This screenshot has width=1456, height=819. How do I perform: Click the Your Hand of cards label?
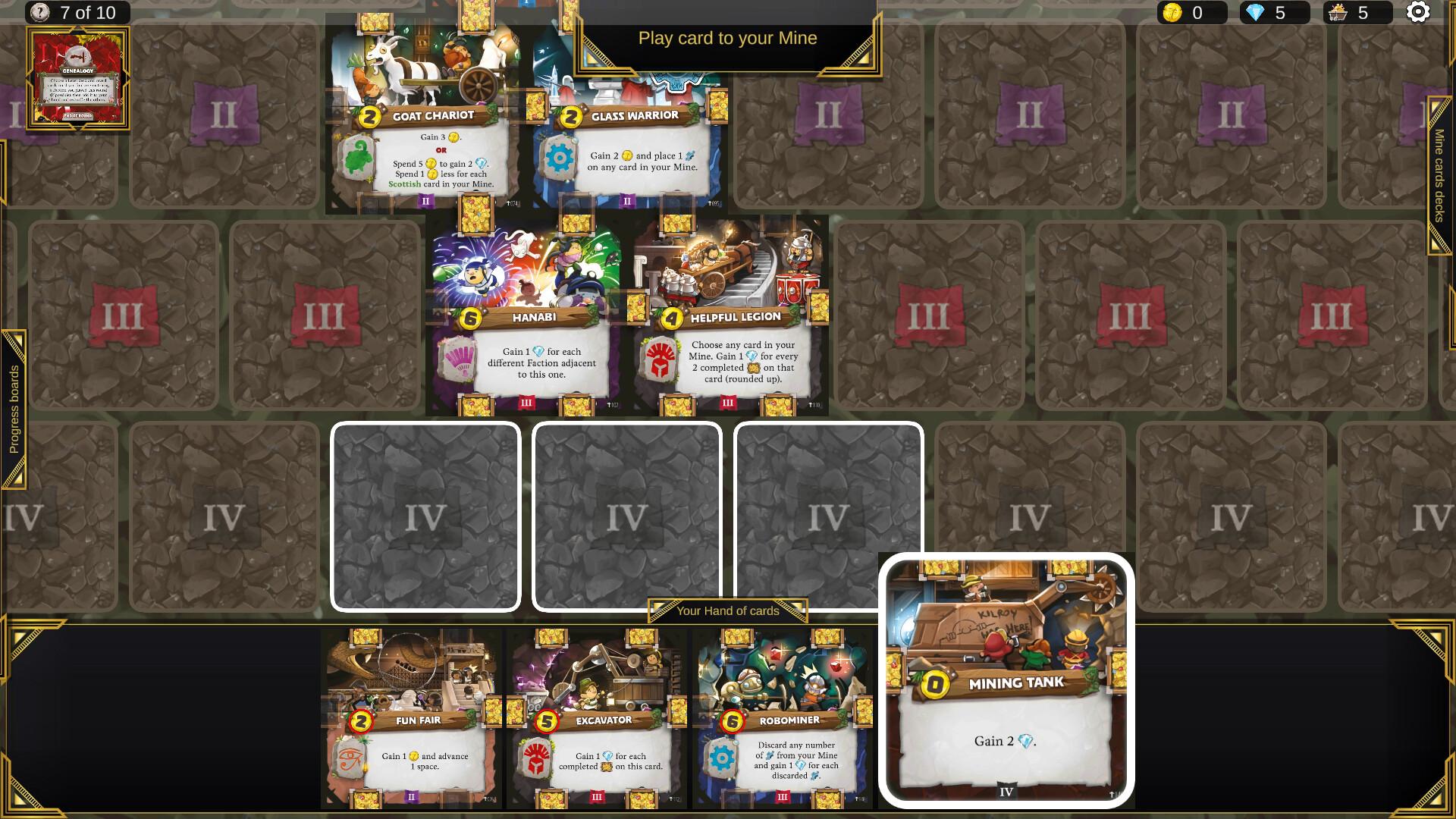(730, 610)
